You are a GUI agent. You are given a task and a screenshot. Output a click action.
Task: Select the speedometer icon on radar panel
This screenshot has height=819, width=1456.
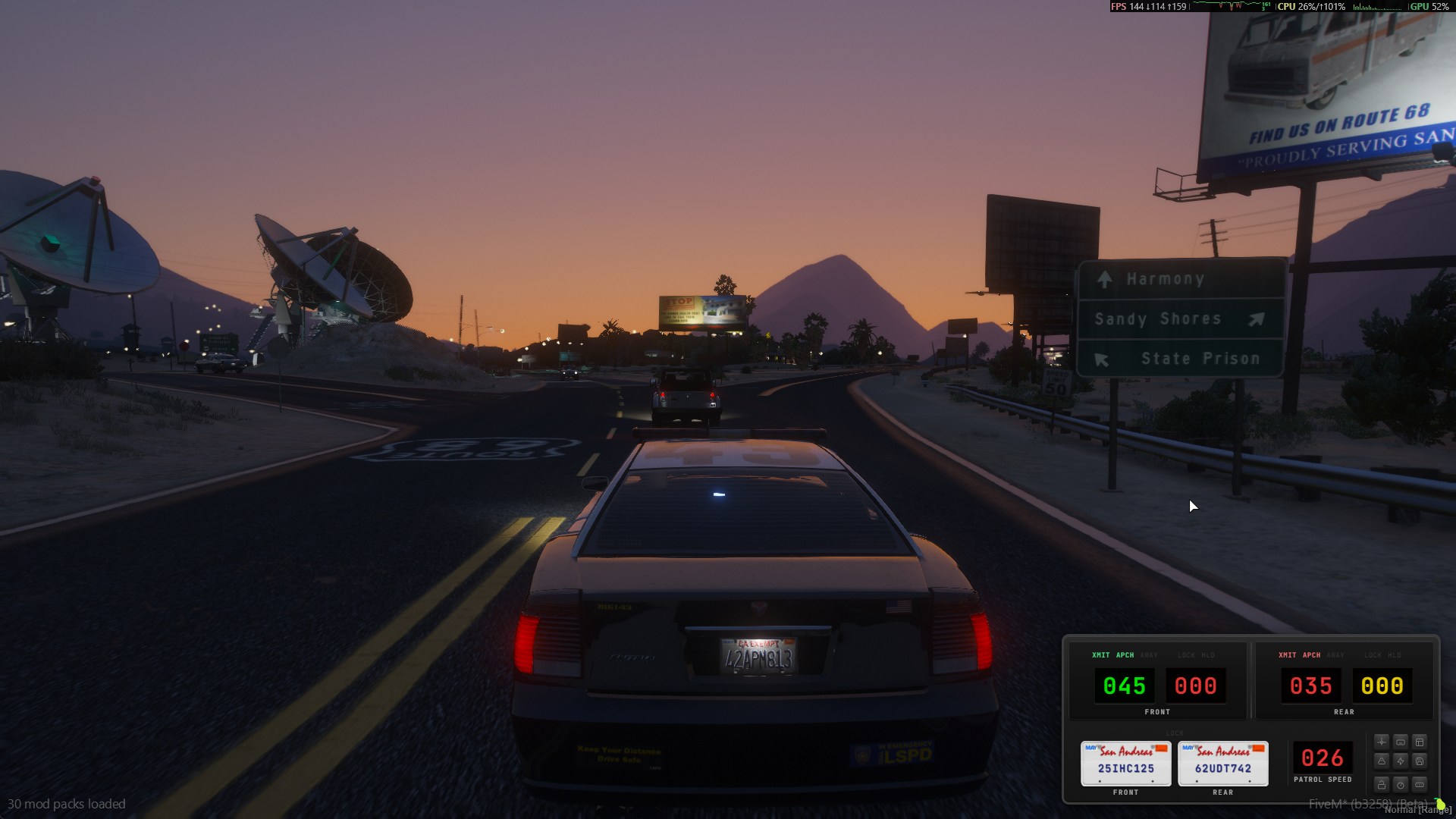(1401, 784)
